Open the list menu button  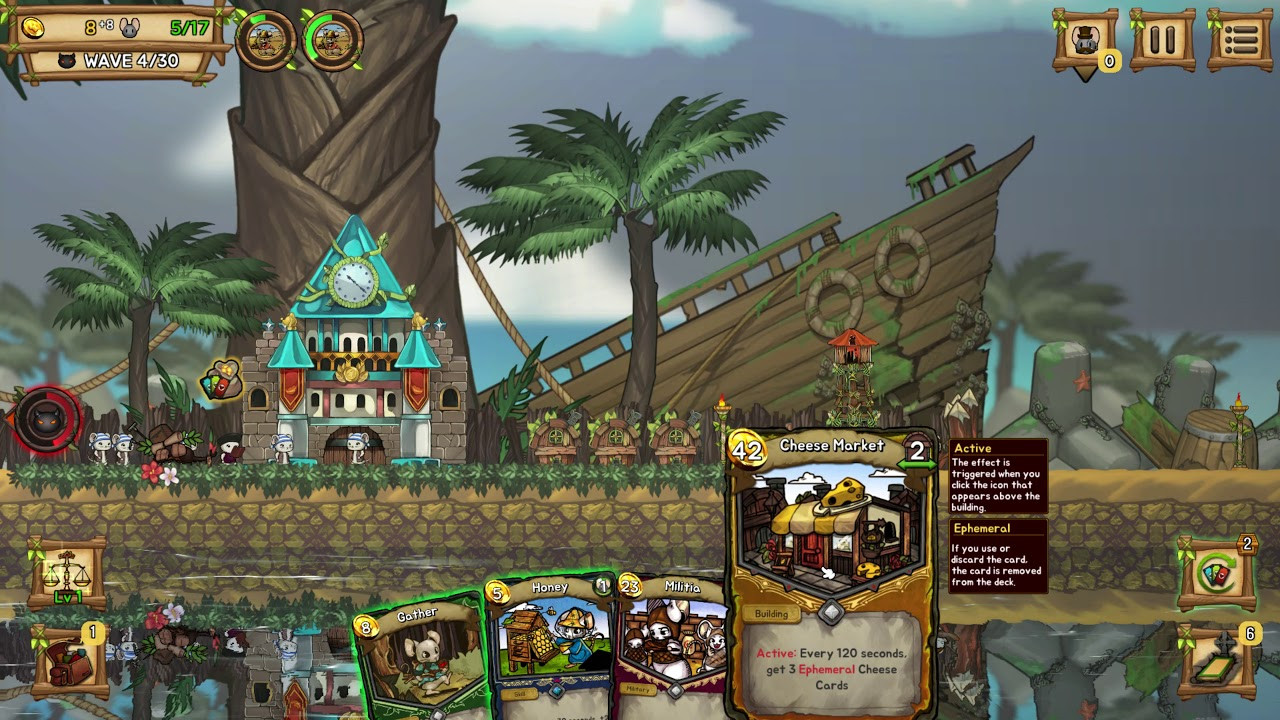[1240, 40]
